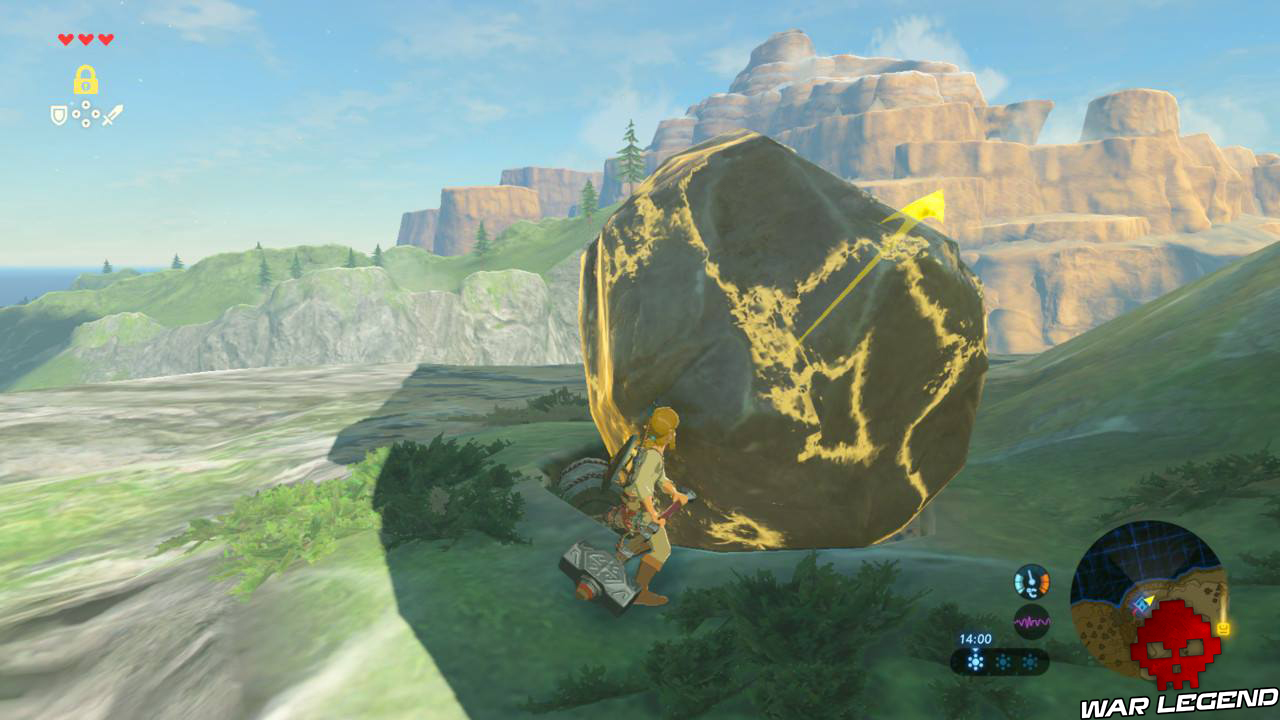1280x720 pixels.
Task: Tap the yellow padlock icon
Action: pyautogui.click(x=84, y=79)
